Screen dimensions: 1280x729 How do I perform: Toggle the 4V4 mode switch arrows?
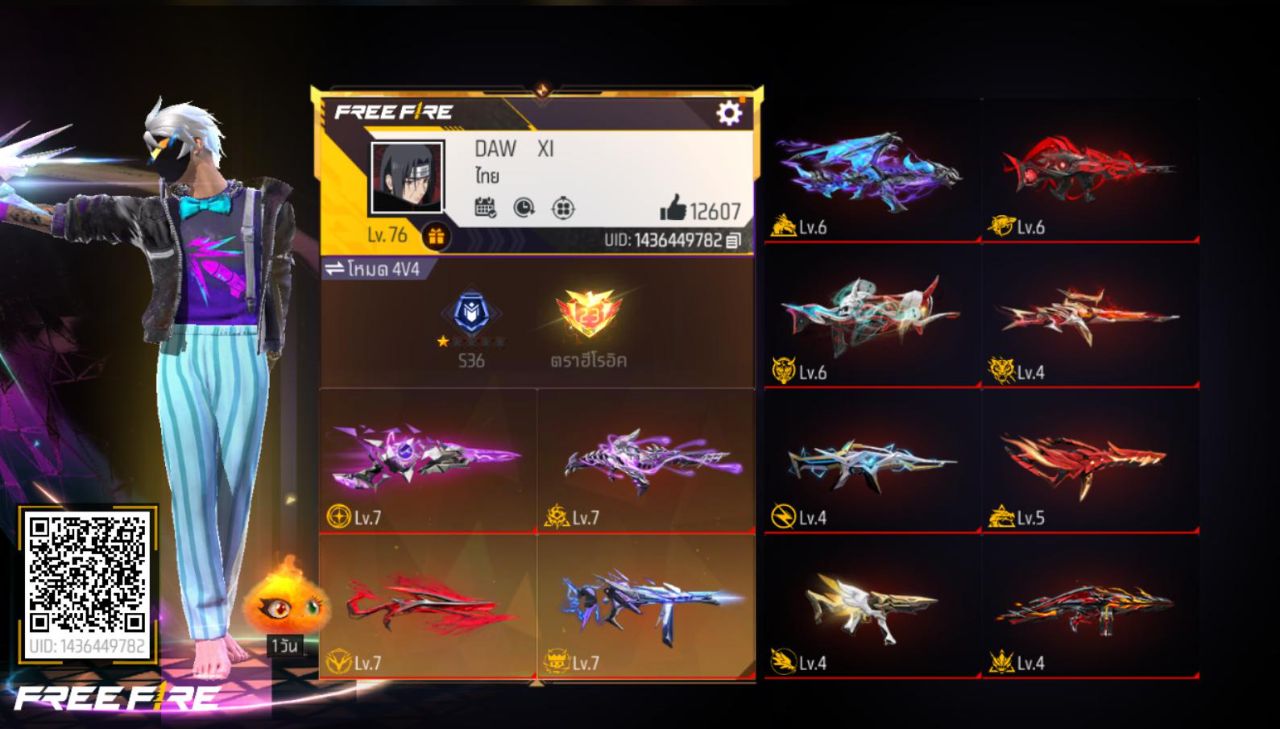click(333, 270)
